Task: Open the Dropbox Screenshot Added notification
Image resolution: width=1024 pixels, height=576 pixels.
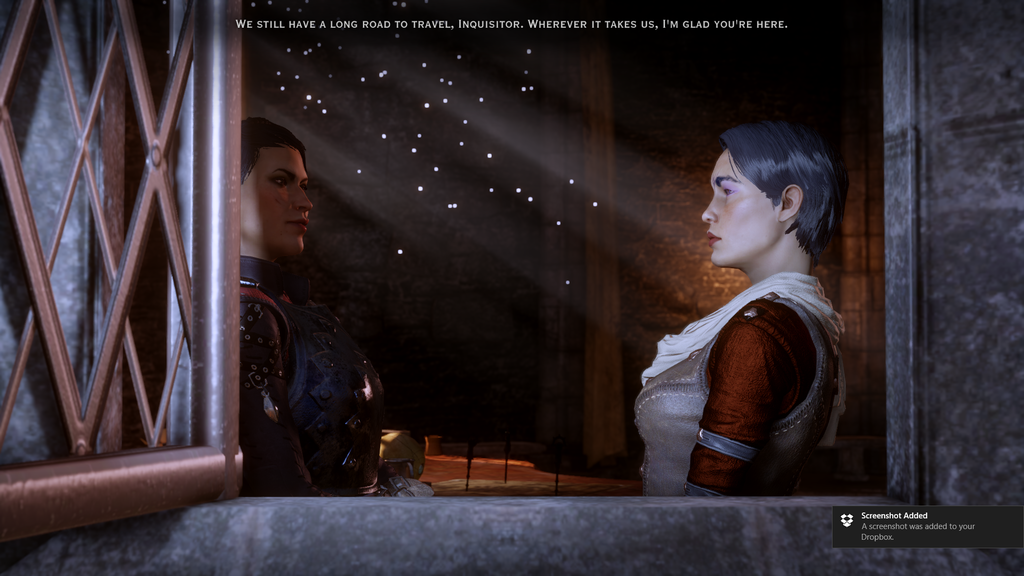Action: 926,526
